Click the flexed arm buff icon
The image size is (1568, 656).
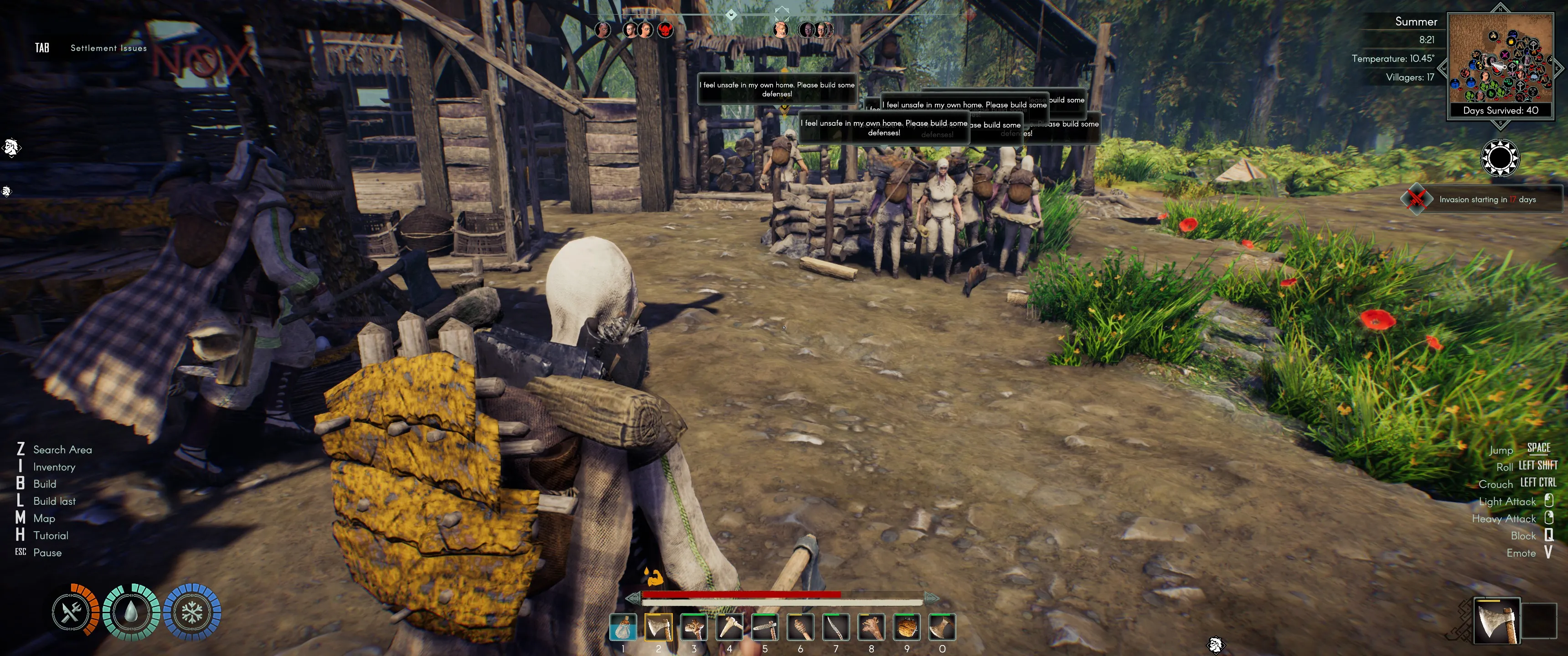pyautogui.click(x=654, y=576)
